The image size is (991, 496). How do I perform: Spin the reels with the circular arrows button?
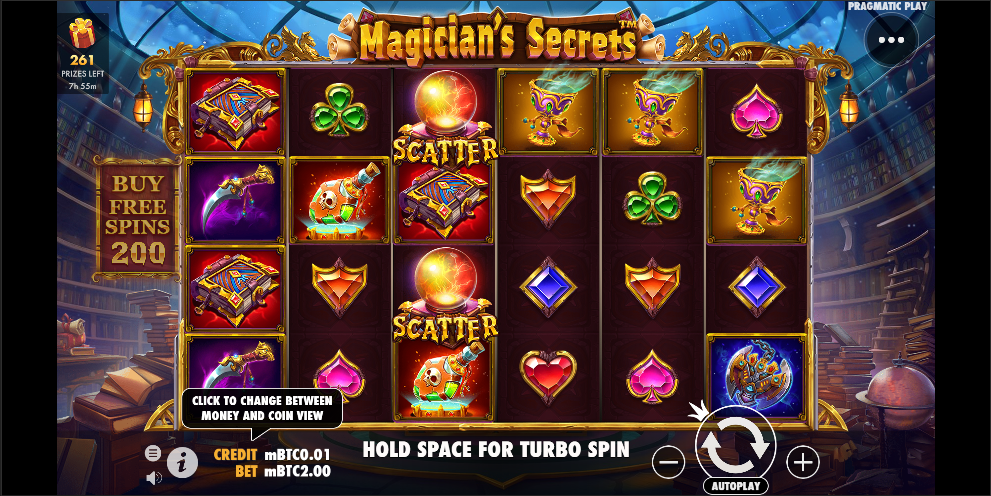click(x=736, y=446)
